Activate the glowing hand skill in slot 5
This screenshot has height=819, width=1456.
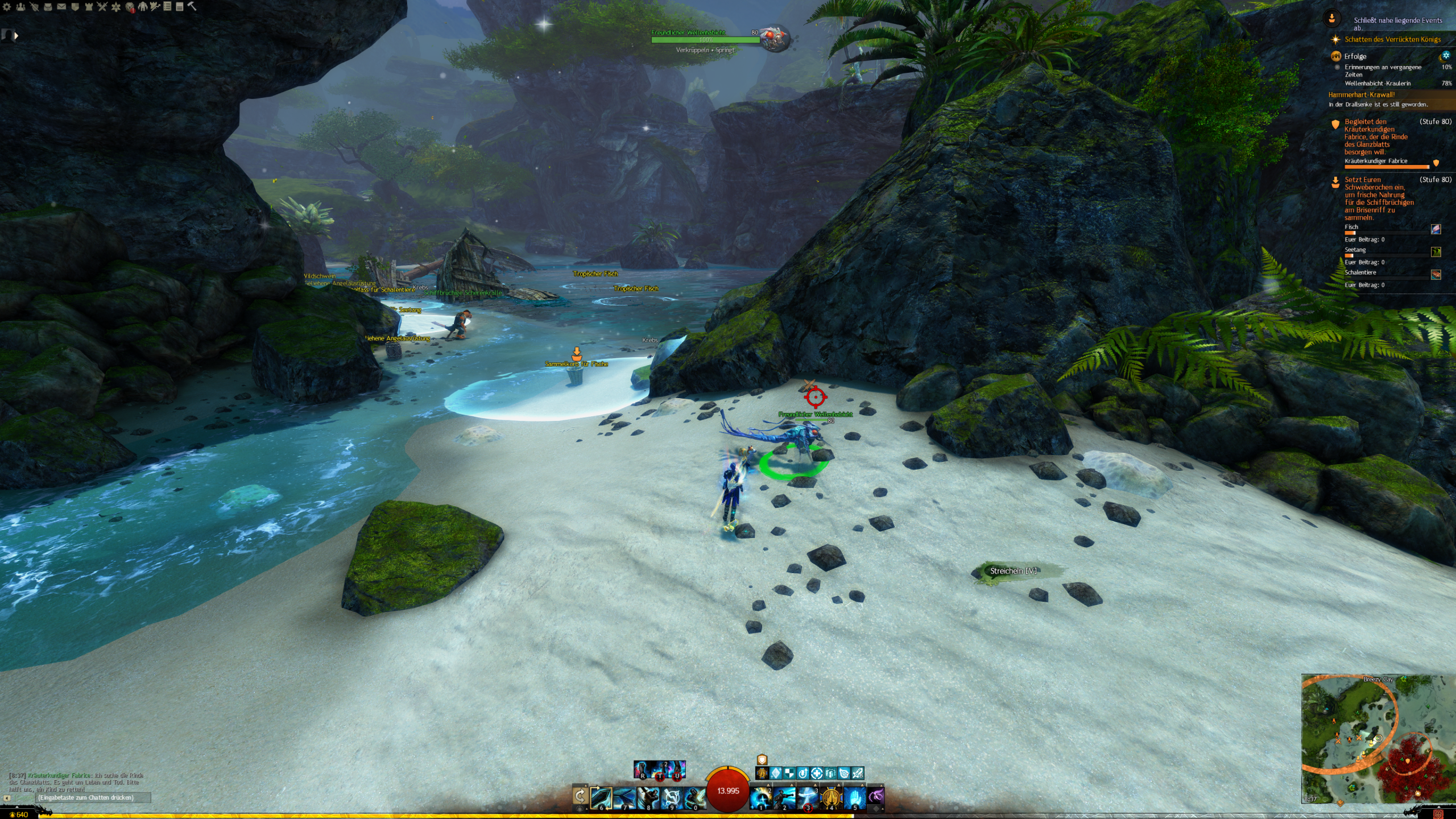854,798
